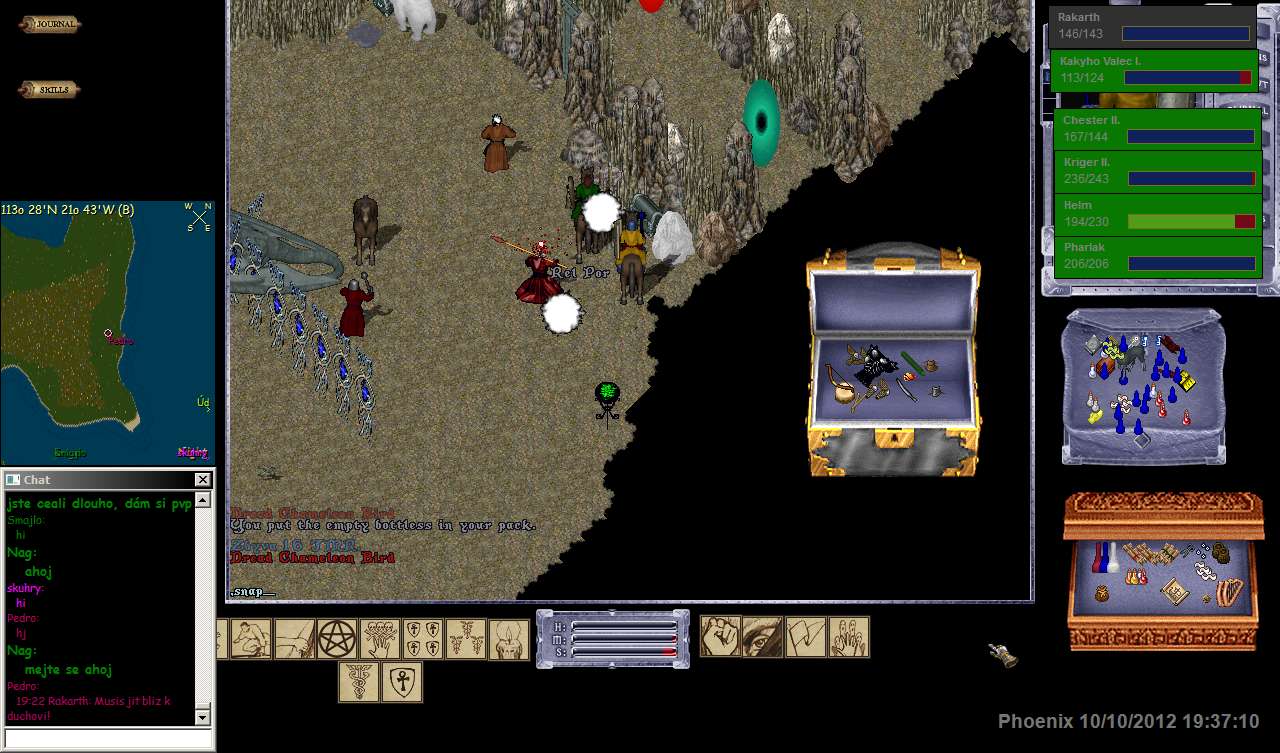Open the Journal scroll button
The height and width of the screenshot is (753, 1280).
[x=50, y=25]
